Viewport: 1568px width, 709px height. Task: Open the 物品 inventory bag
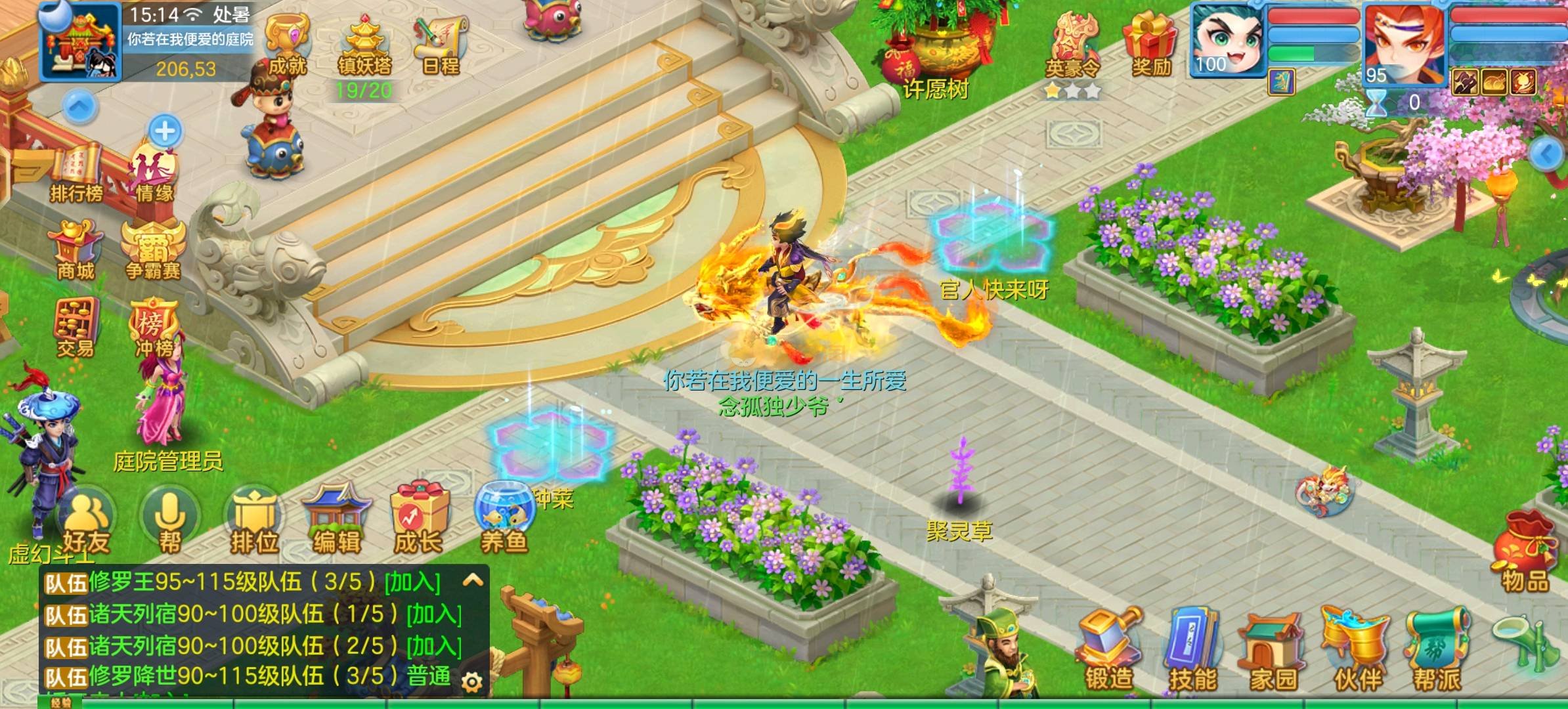(x=1525, y=551)
